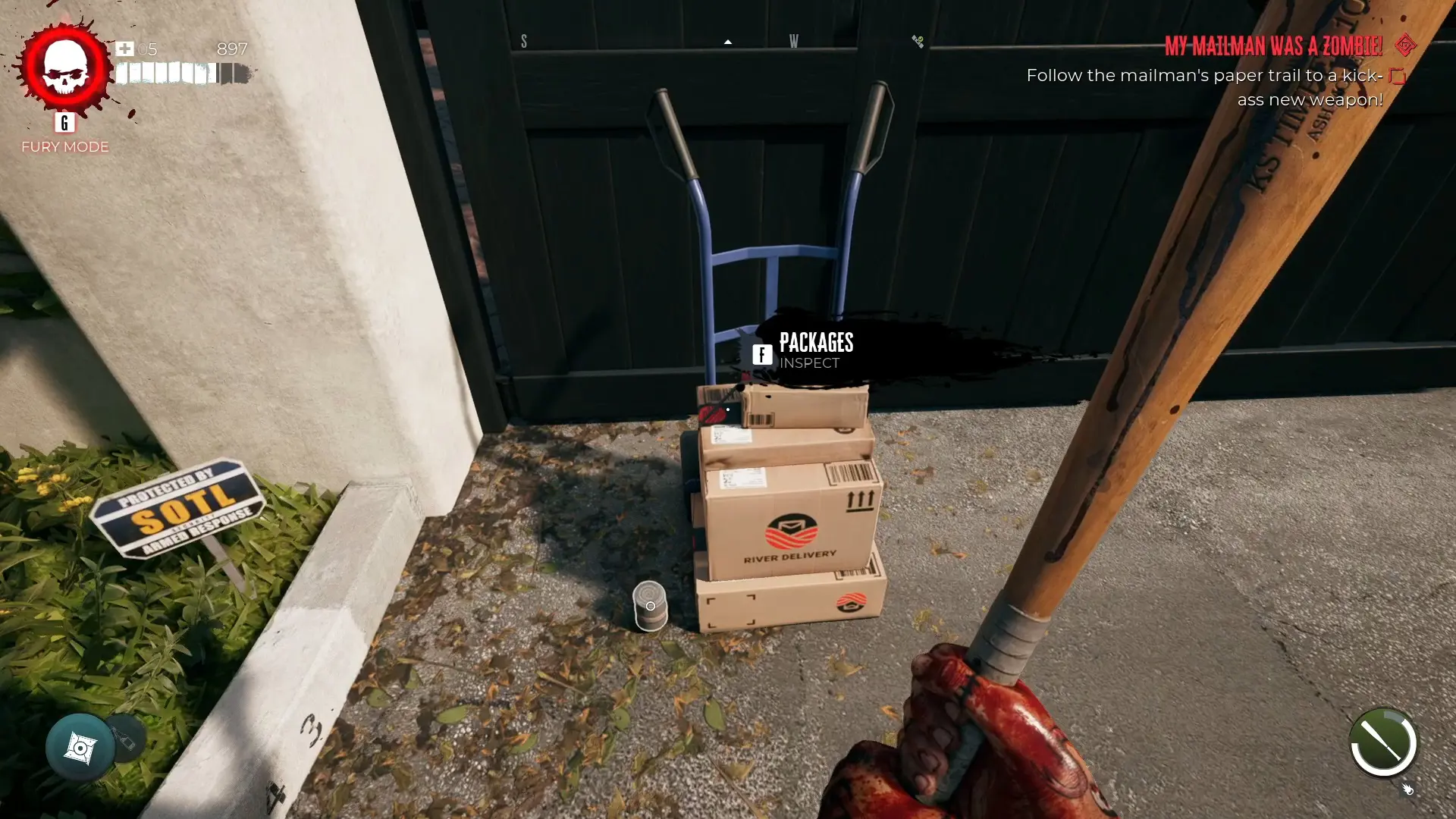This screenshot has width=1456, height=819.
Task: Click the white objective triangle on the compass bar
Action: coord(727,42)
